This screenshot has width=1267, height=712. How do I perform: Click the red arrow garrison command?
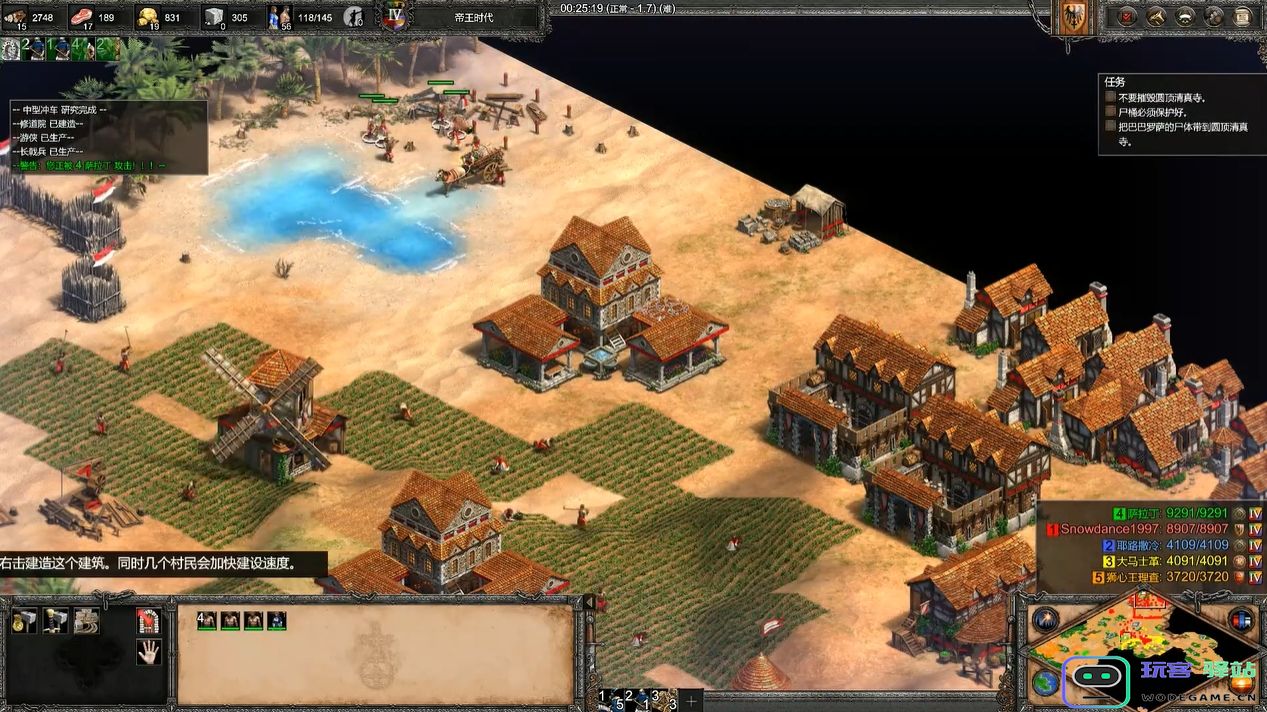[x=149, y=621]
